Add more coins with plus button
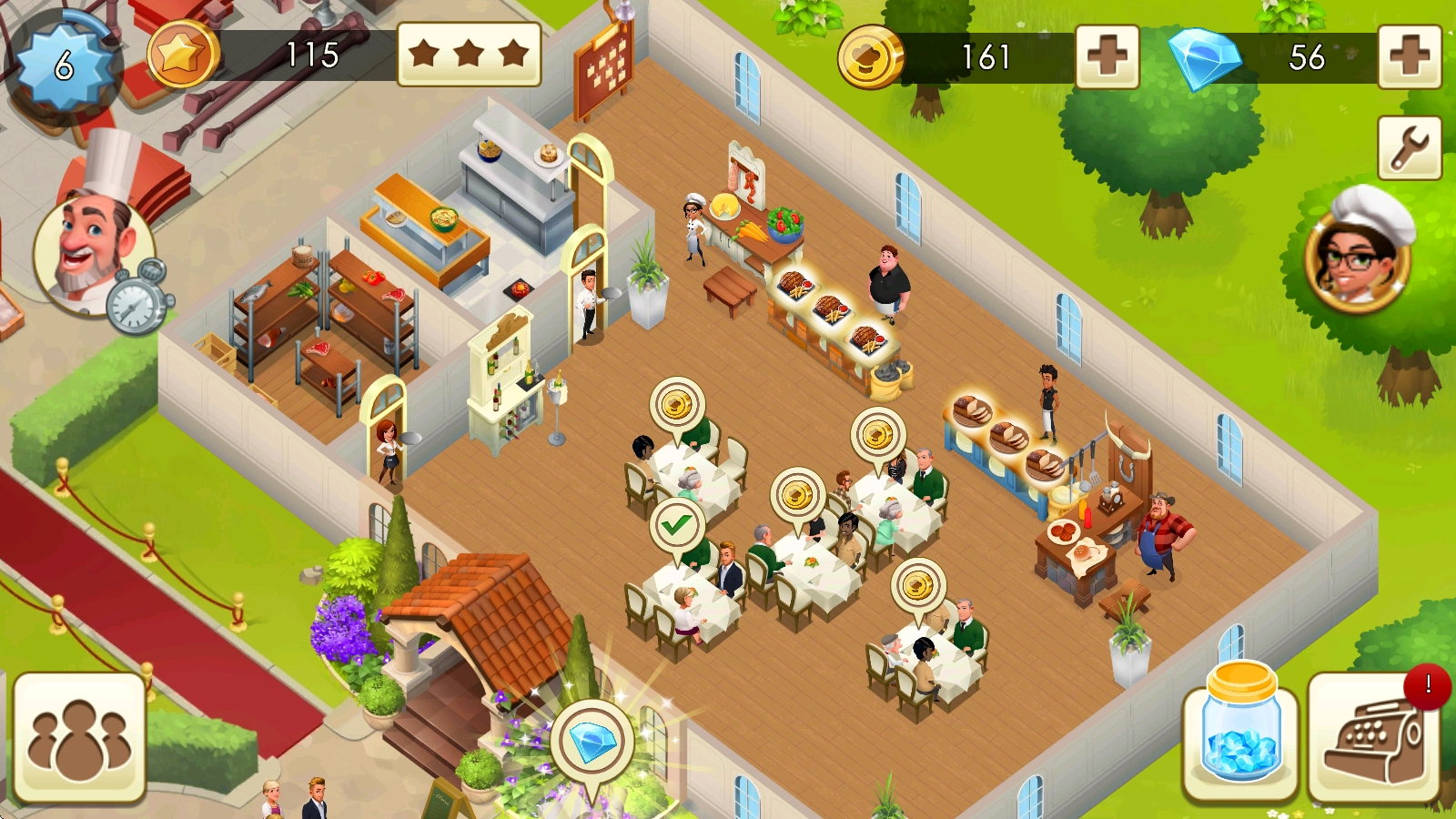This screenshot has width=1456, height=819. (1107, 56)
